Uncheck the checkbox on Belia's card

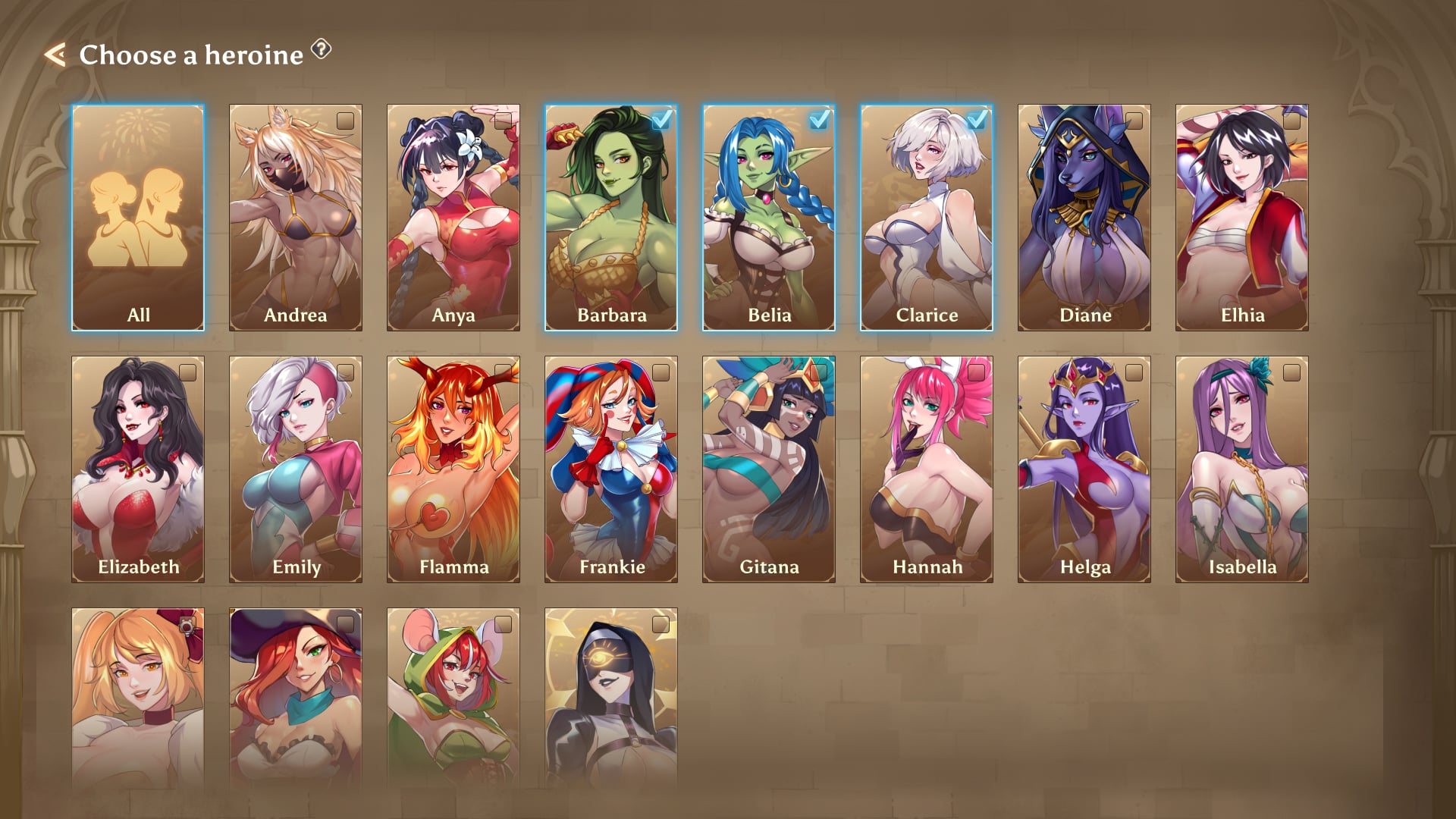click(819, 120)
